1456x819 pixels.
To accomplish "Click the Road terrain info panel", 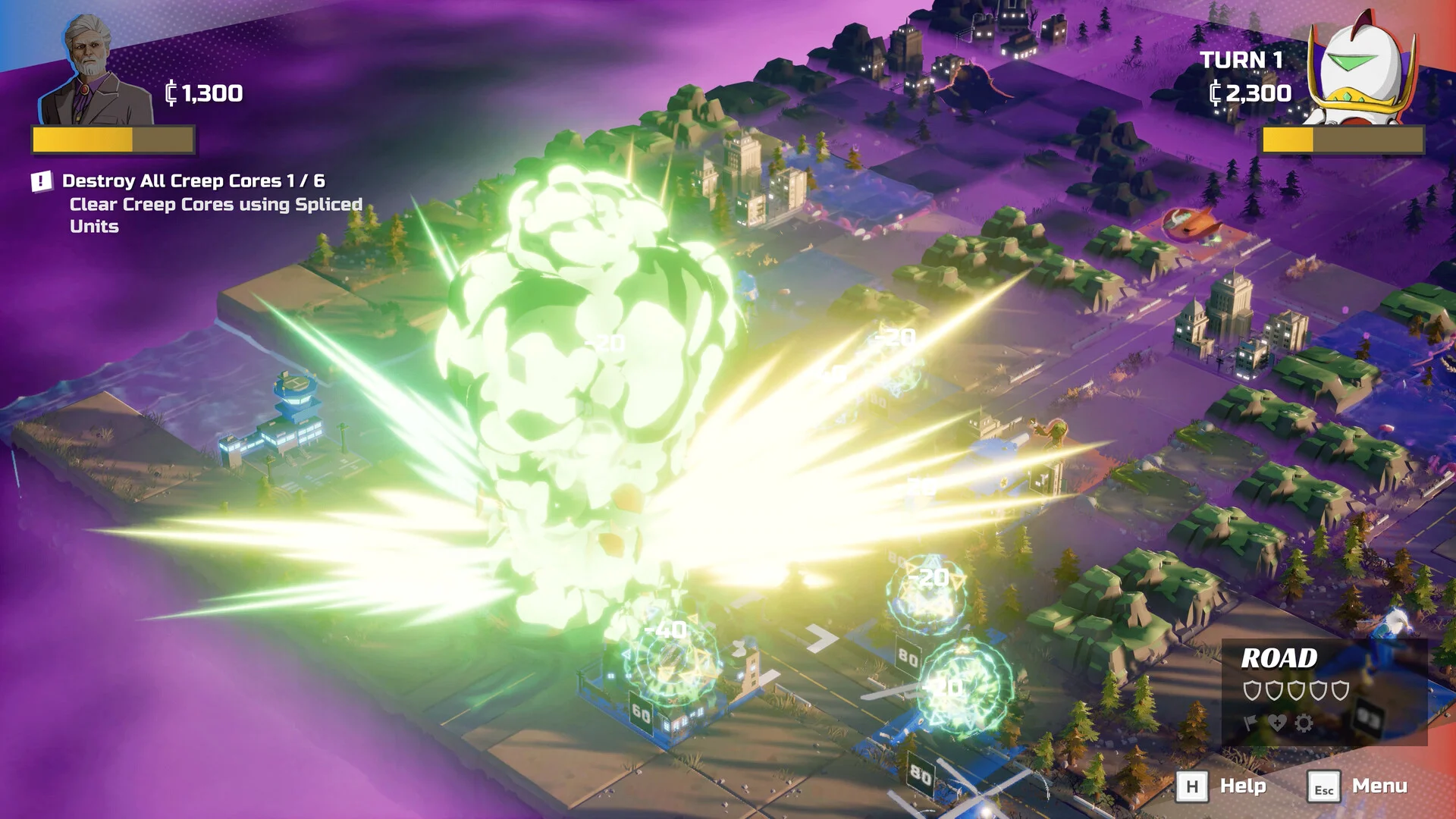I will pyautogui.click(x=1324, y=692).
